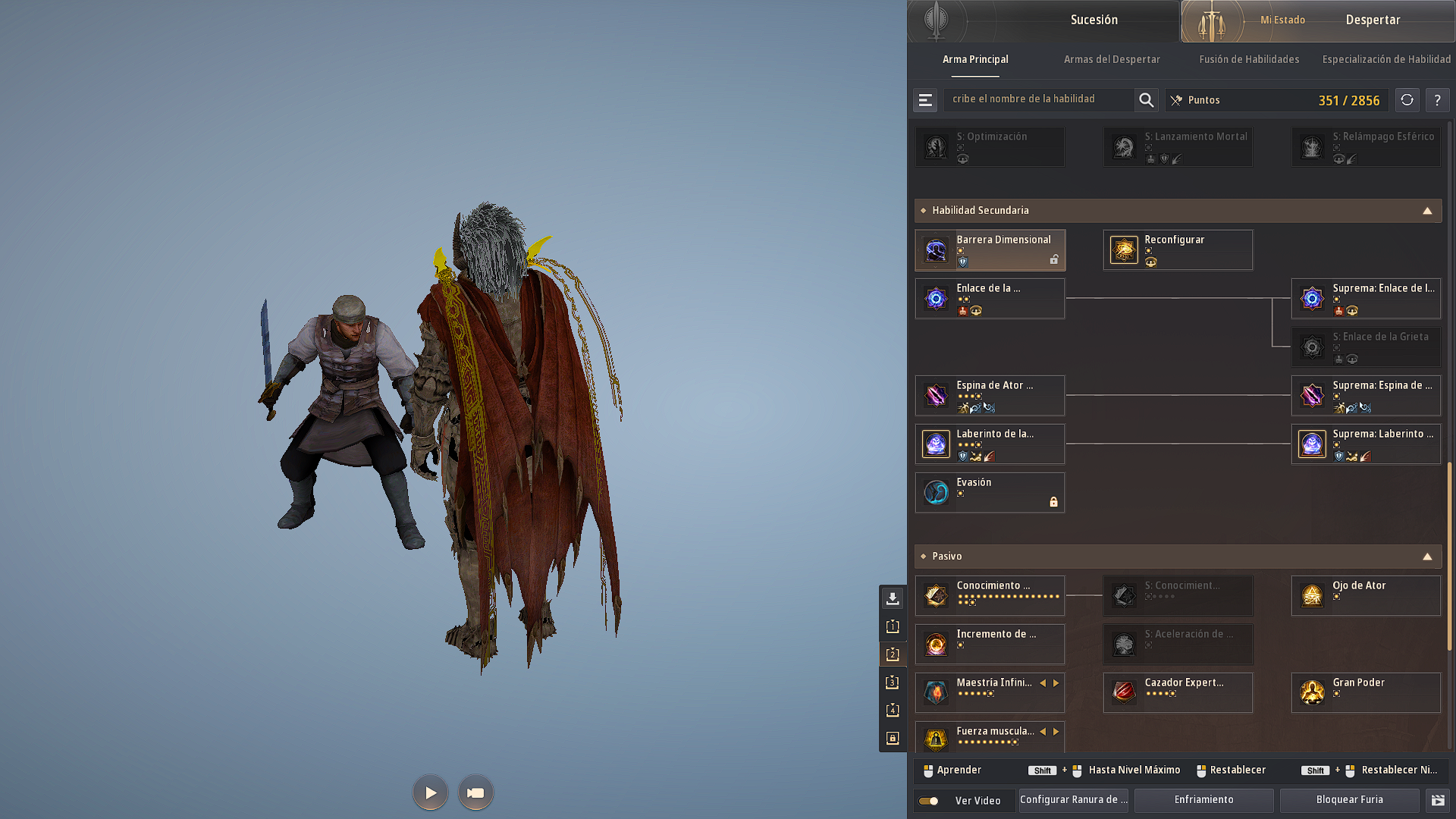This screenshot has height=819, width=1456.
Task: Click the Gran Poder passive icon
Action: 1311,692
